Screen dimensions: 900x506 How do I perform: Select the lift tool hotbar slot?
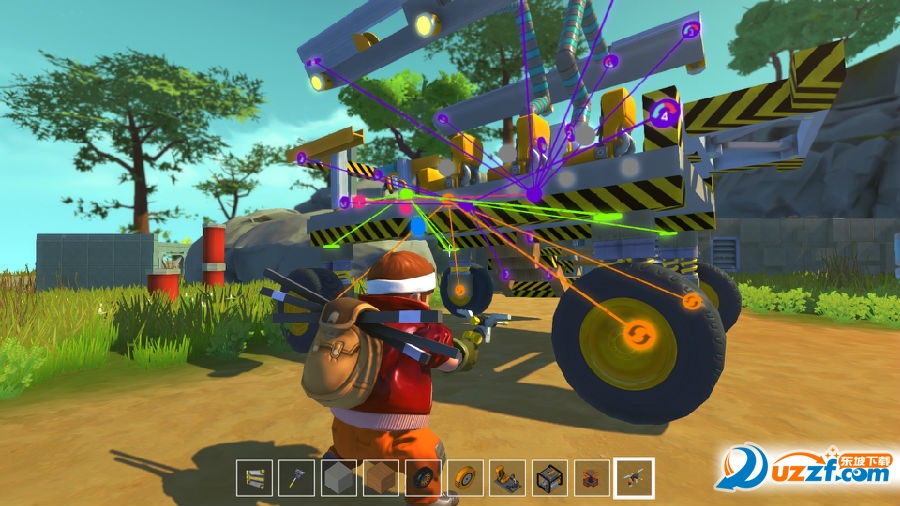click(254, 478)
